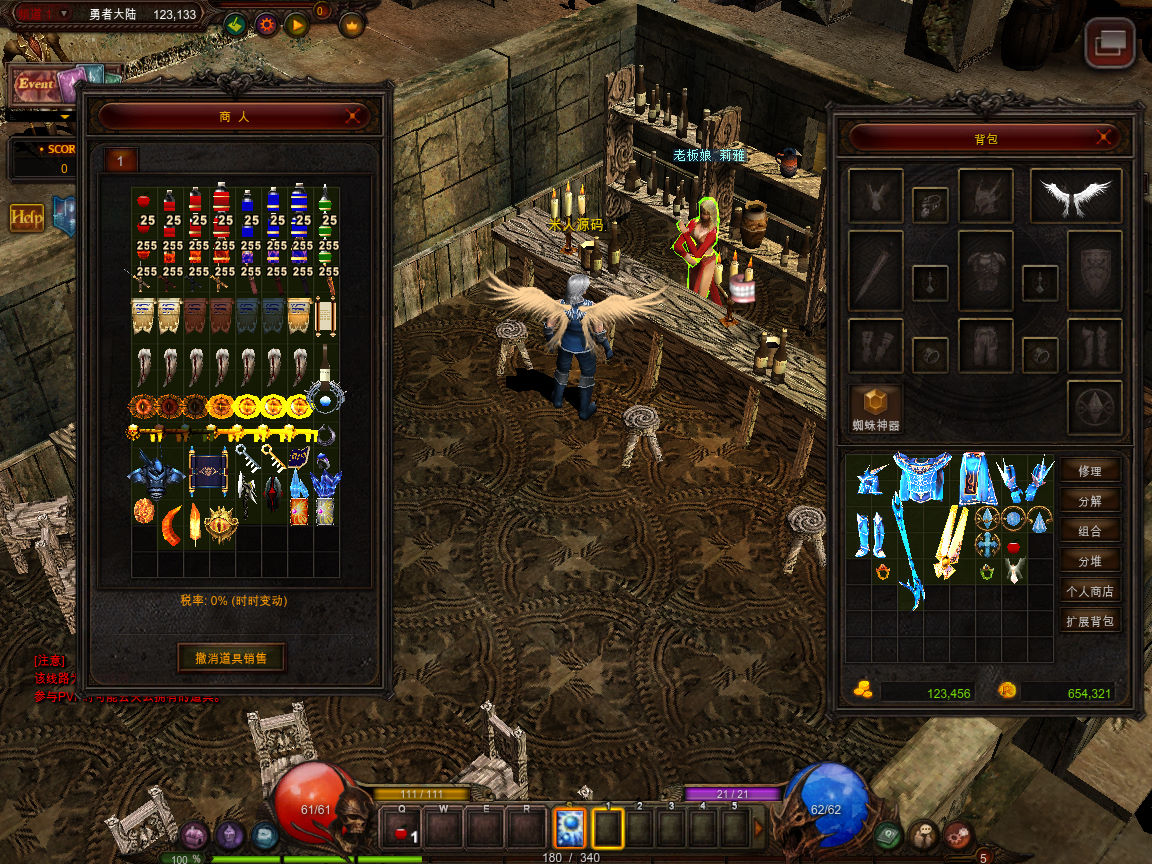Use the 分堆 split stack button

(1089, 561)
